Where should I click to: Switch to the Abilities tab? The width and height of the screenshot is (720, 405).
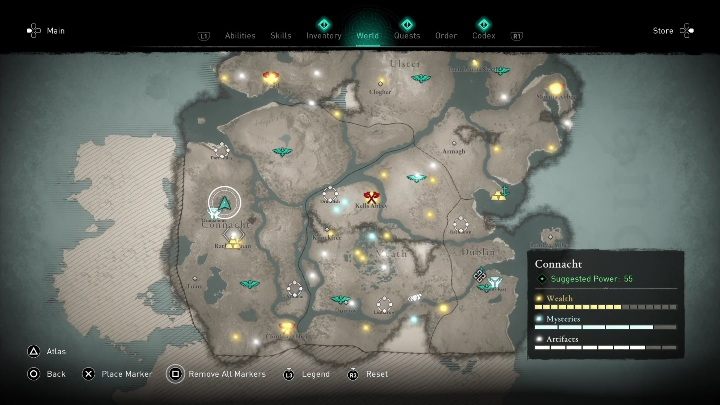239,35
